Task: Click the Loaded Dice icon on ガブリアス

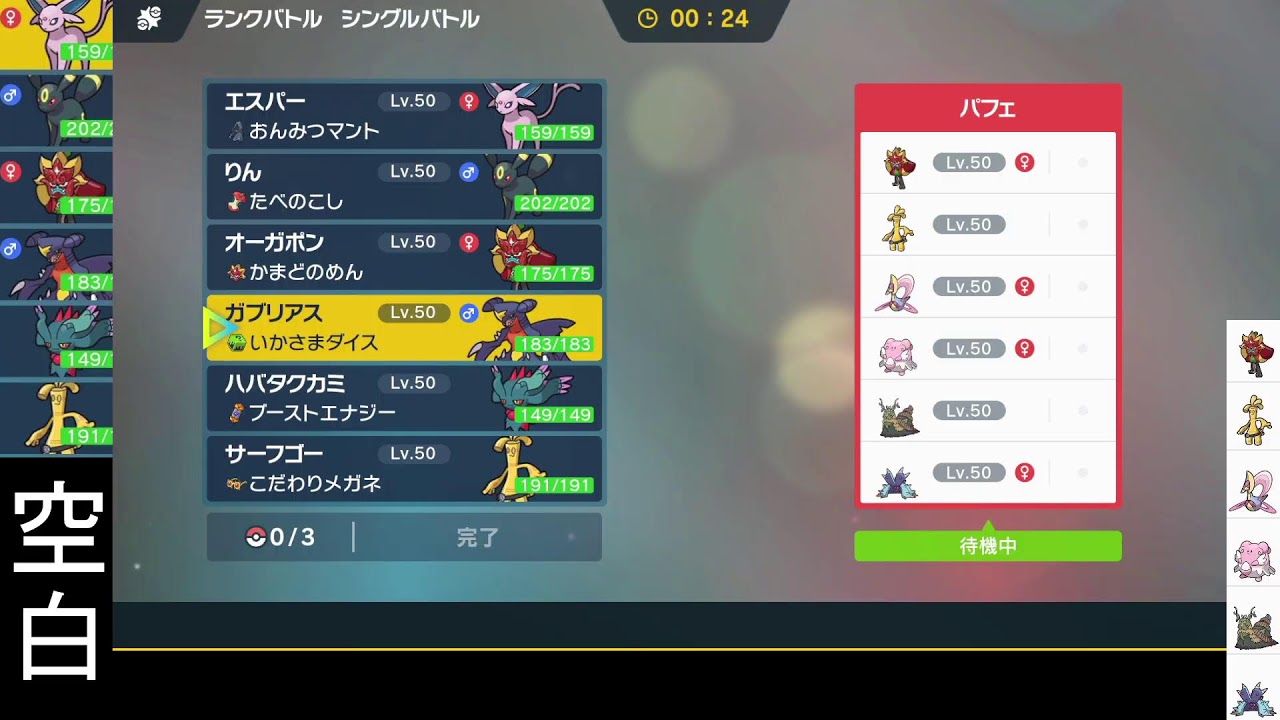Action: pyautogui.click(x=237, y=341)
